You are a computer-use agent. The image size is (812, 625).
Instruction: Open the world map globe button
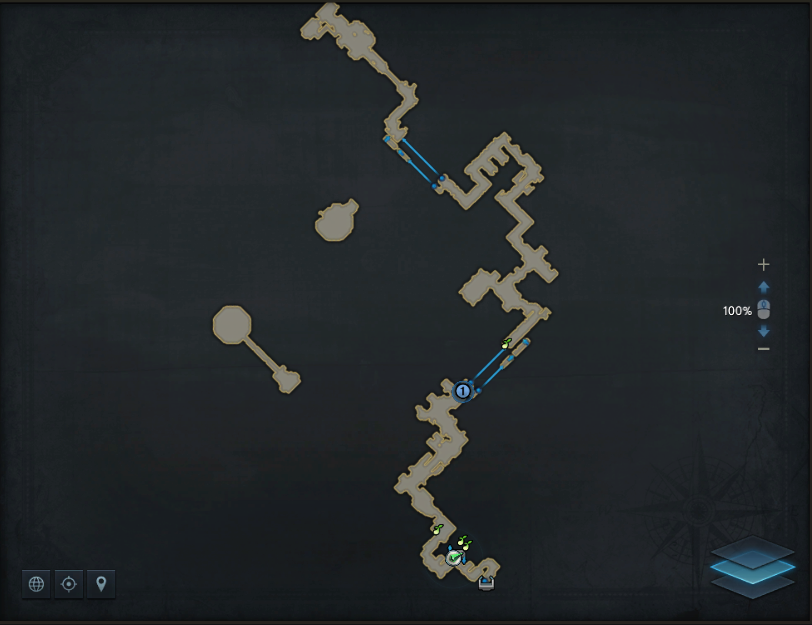tap(37, 584)
